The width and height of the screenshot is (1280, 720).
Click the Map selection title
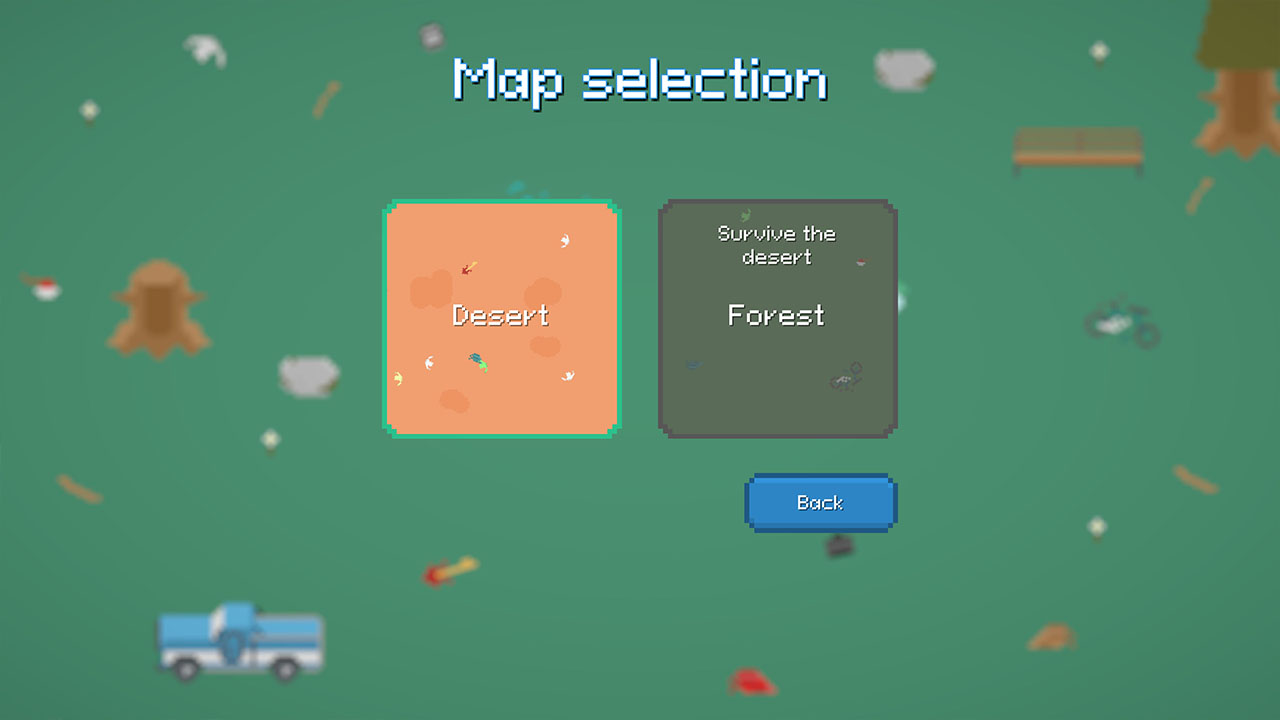[640, 80]
